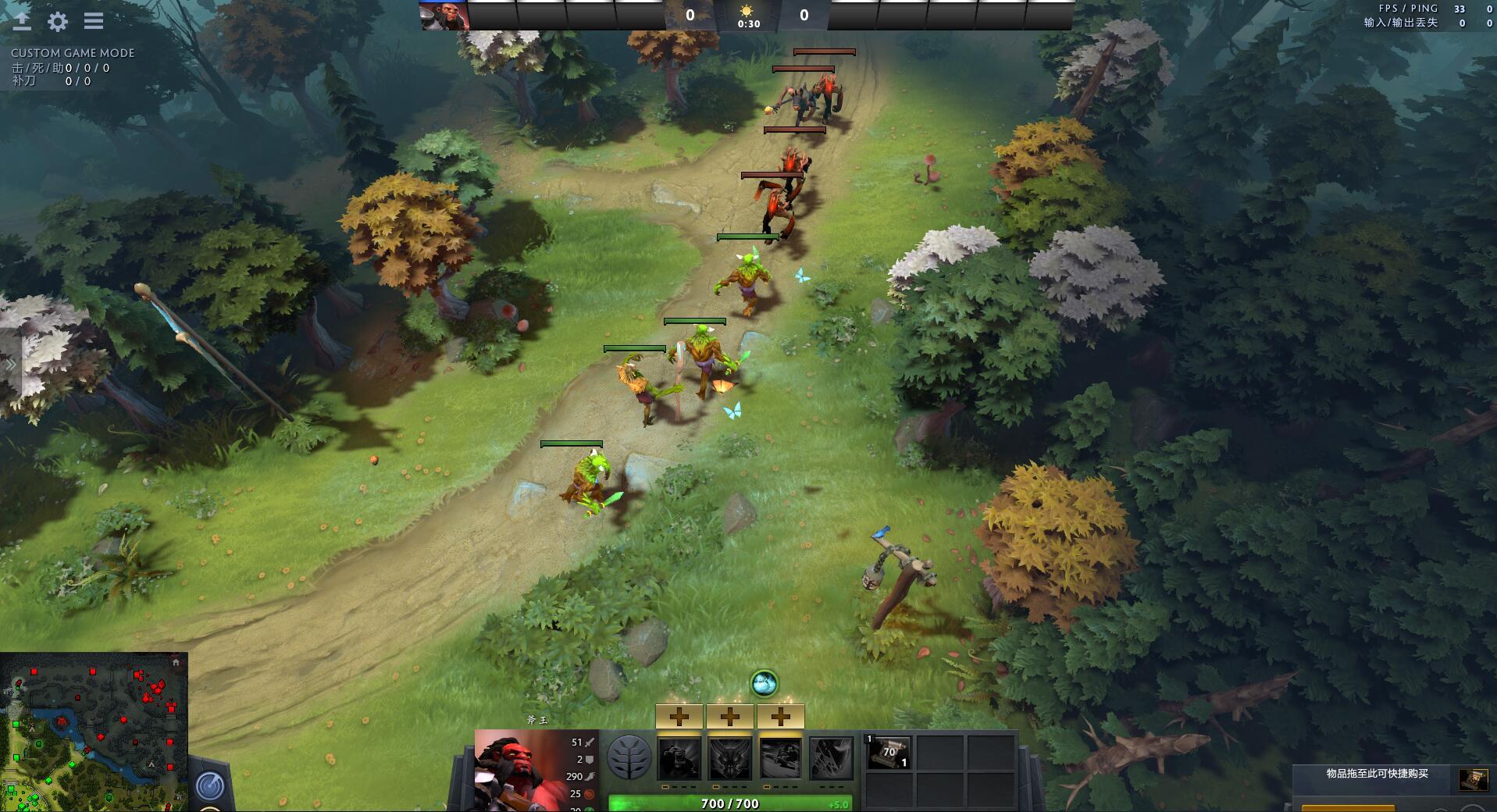Image resolution: width=1497 pixels, height=812 pixels.
Task: Open the main menu with the hamburger icon
Action: [93, 21]
